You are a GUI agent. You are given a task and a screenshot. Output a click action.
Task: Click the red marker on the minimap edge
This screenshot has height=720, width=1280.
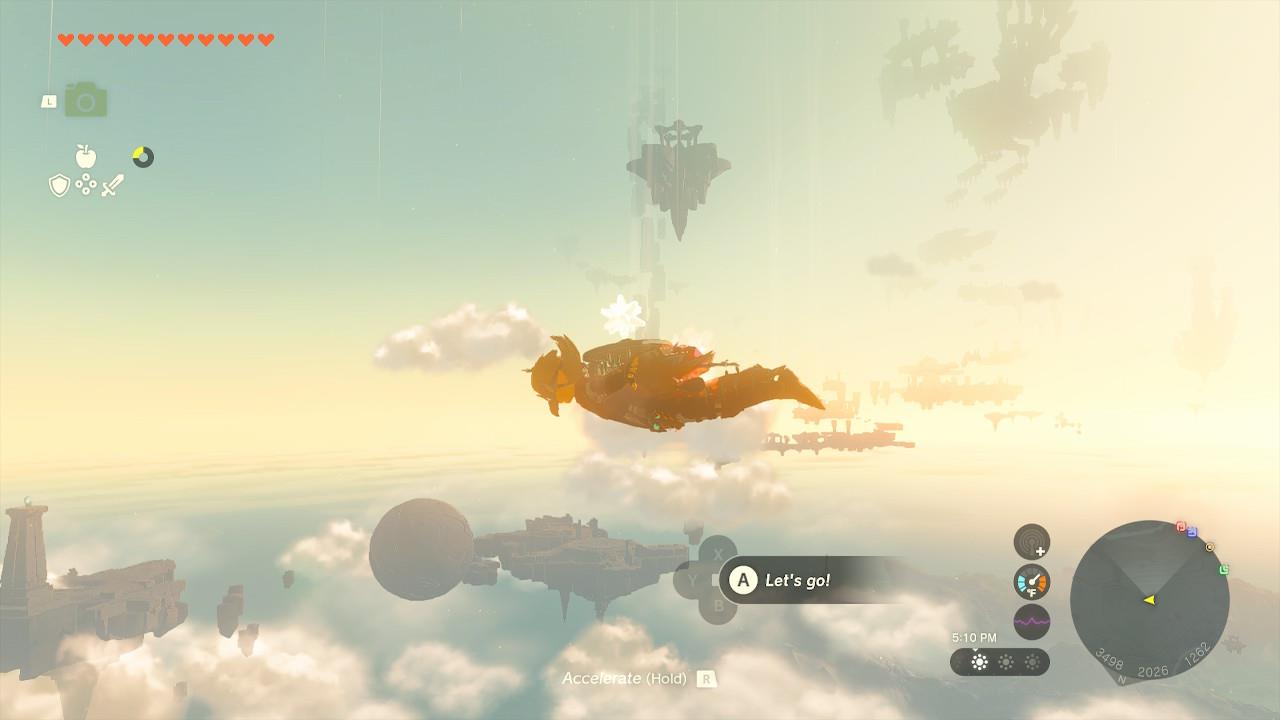[x=1181, y=526]
